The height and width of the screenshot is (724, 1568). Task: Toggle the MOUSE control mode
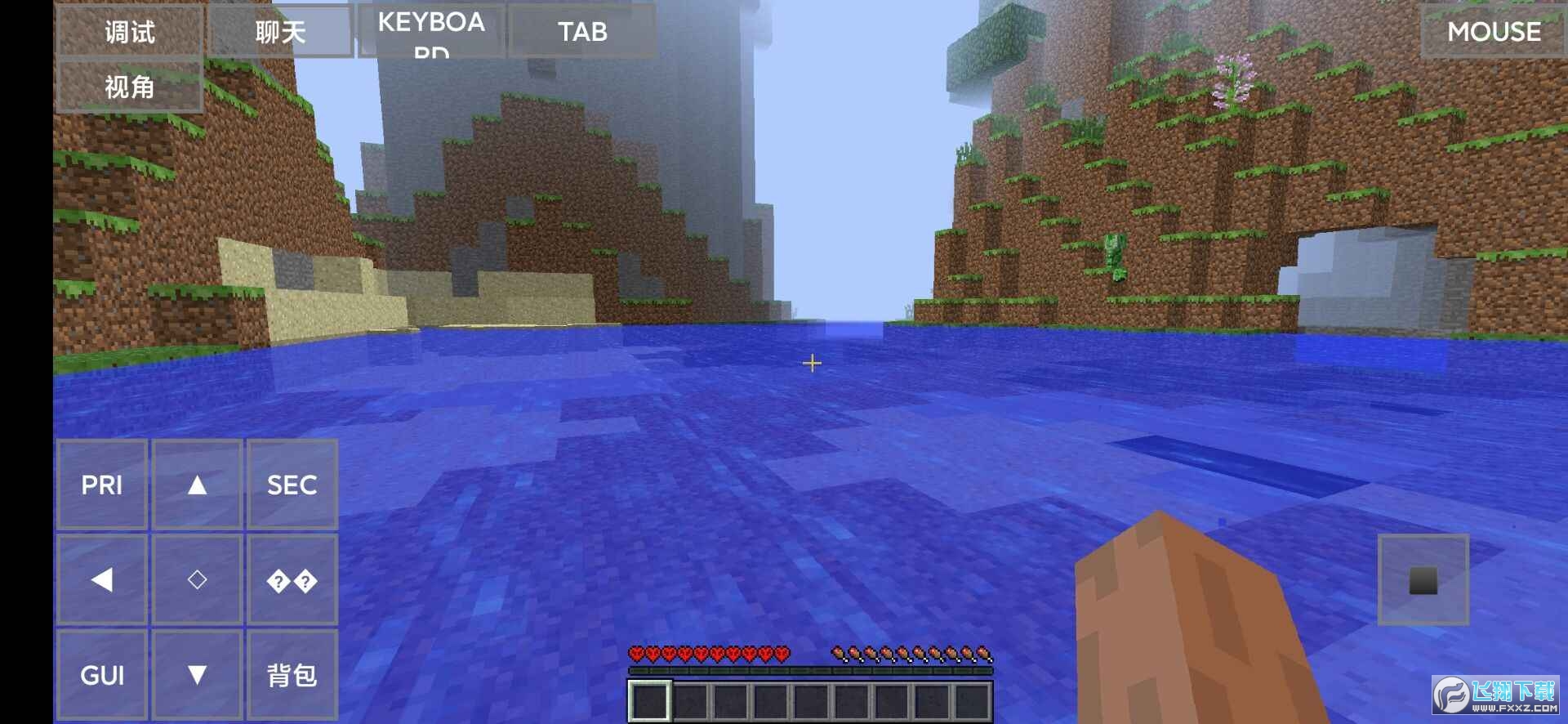point(1493,31)
